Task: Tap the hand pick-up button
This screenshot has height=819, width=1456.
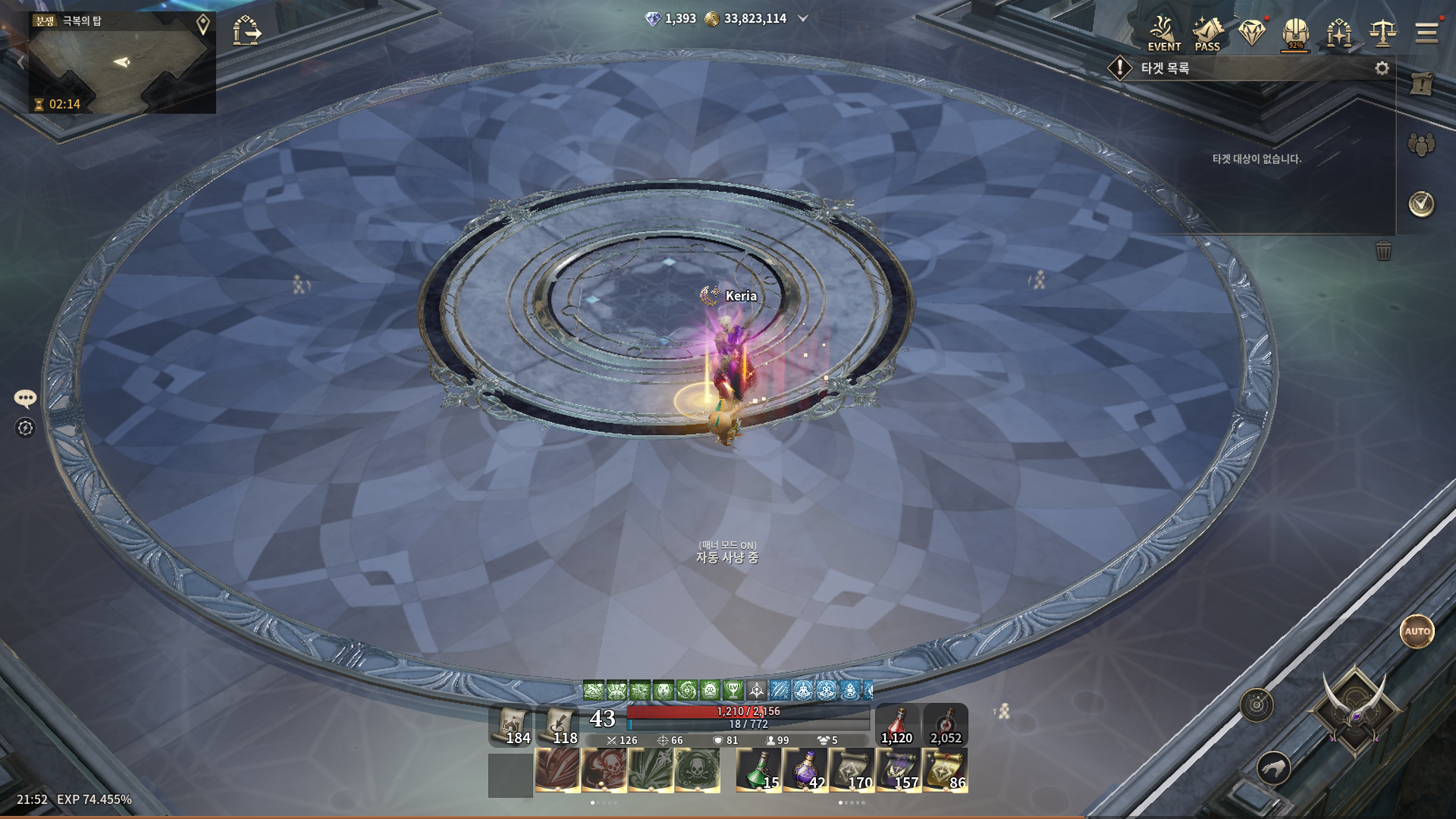Action: (1274, 768)
